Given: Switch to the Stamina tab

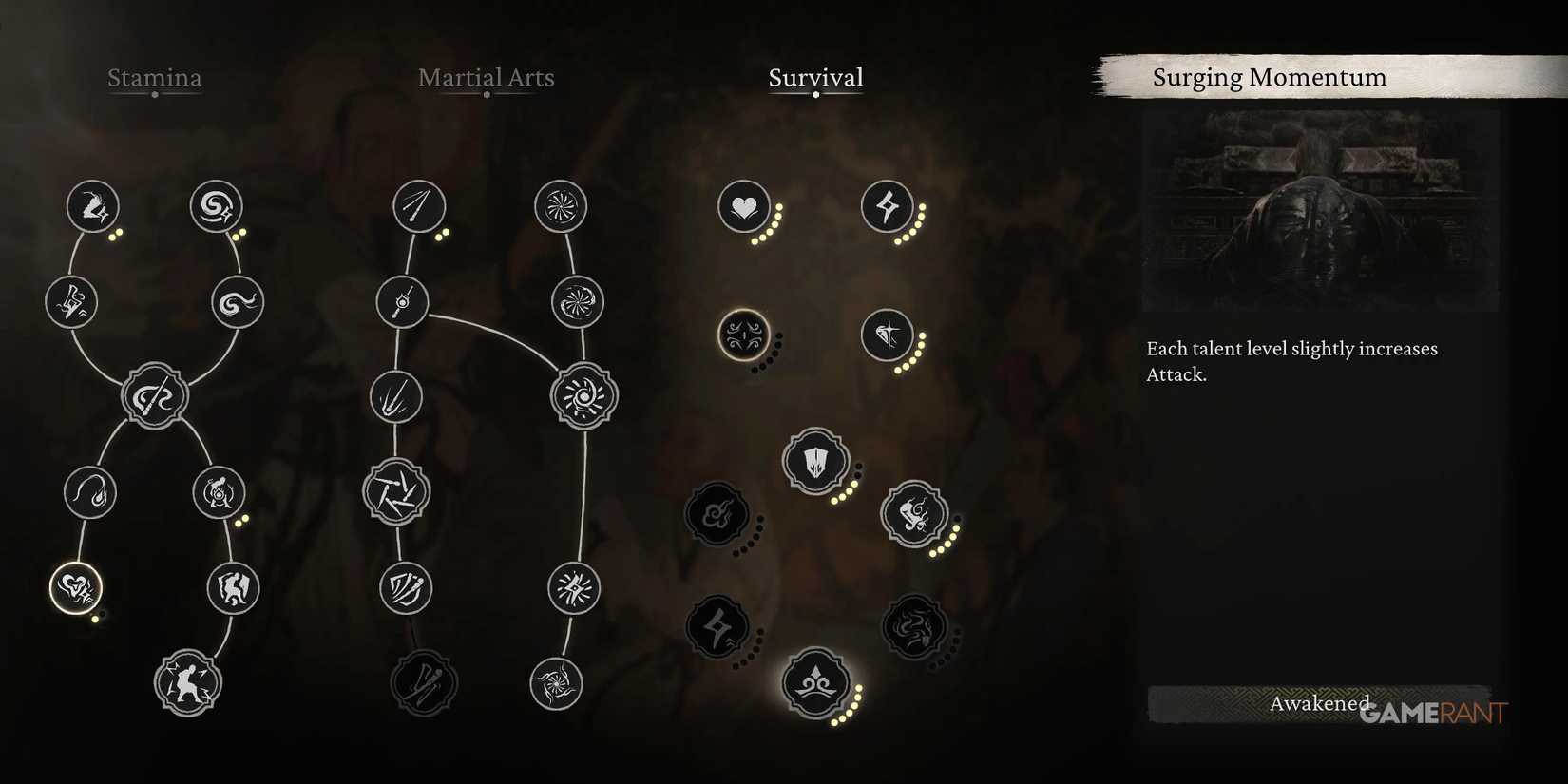Looking at the screenshot, I should [155, 78].
